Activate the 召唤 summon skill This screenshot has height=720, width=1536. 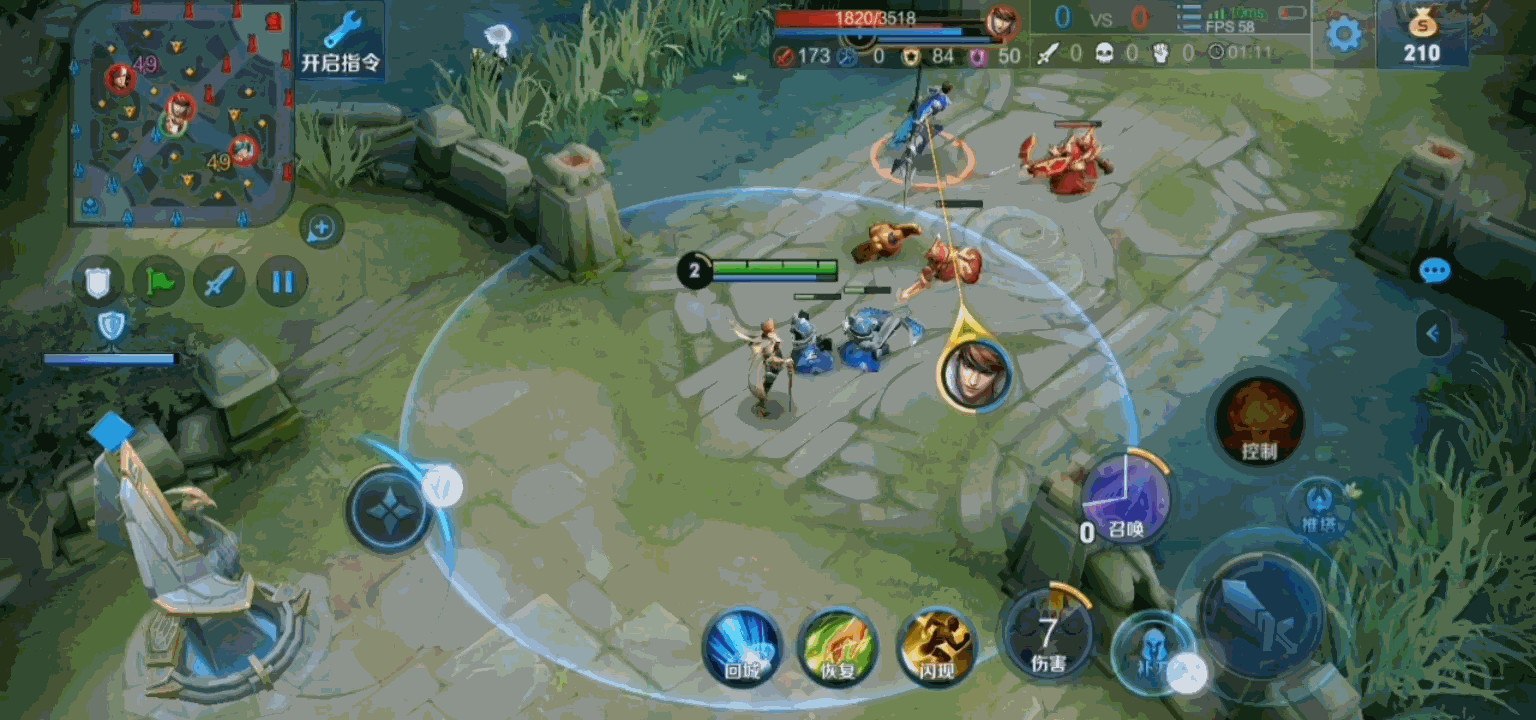tap(1125, 498)
